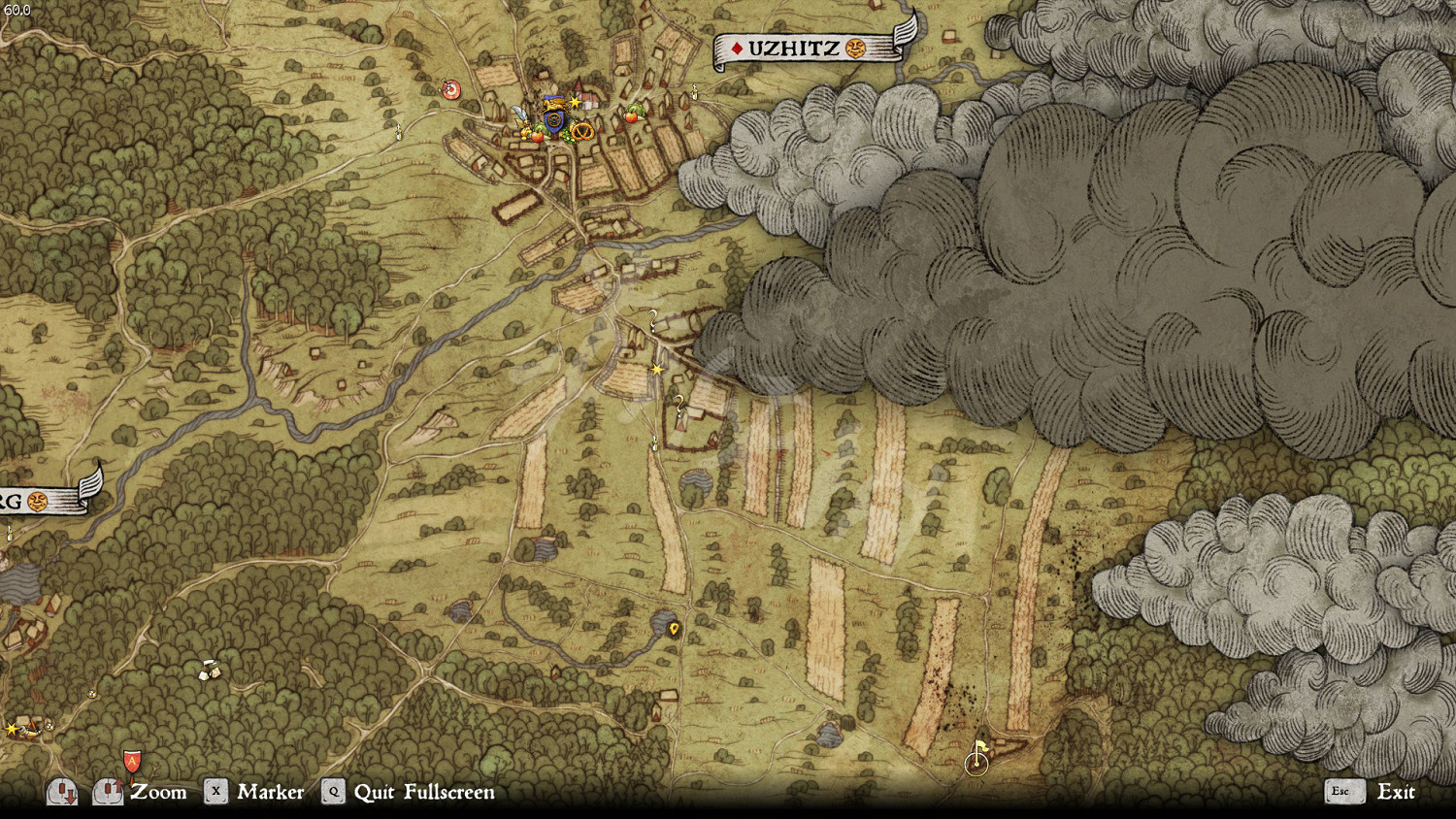
Task: Select the yellow custom pin marker by the pond
Action: click(674, 629)
